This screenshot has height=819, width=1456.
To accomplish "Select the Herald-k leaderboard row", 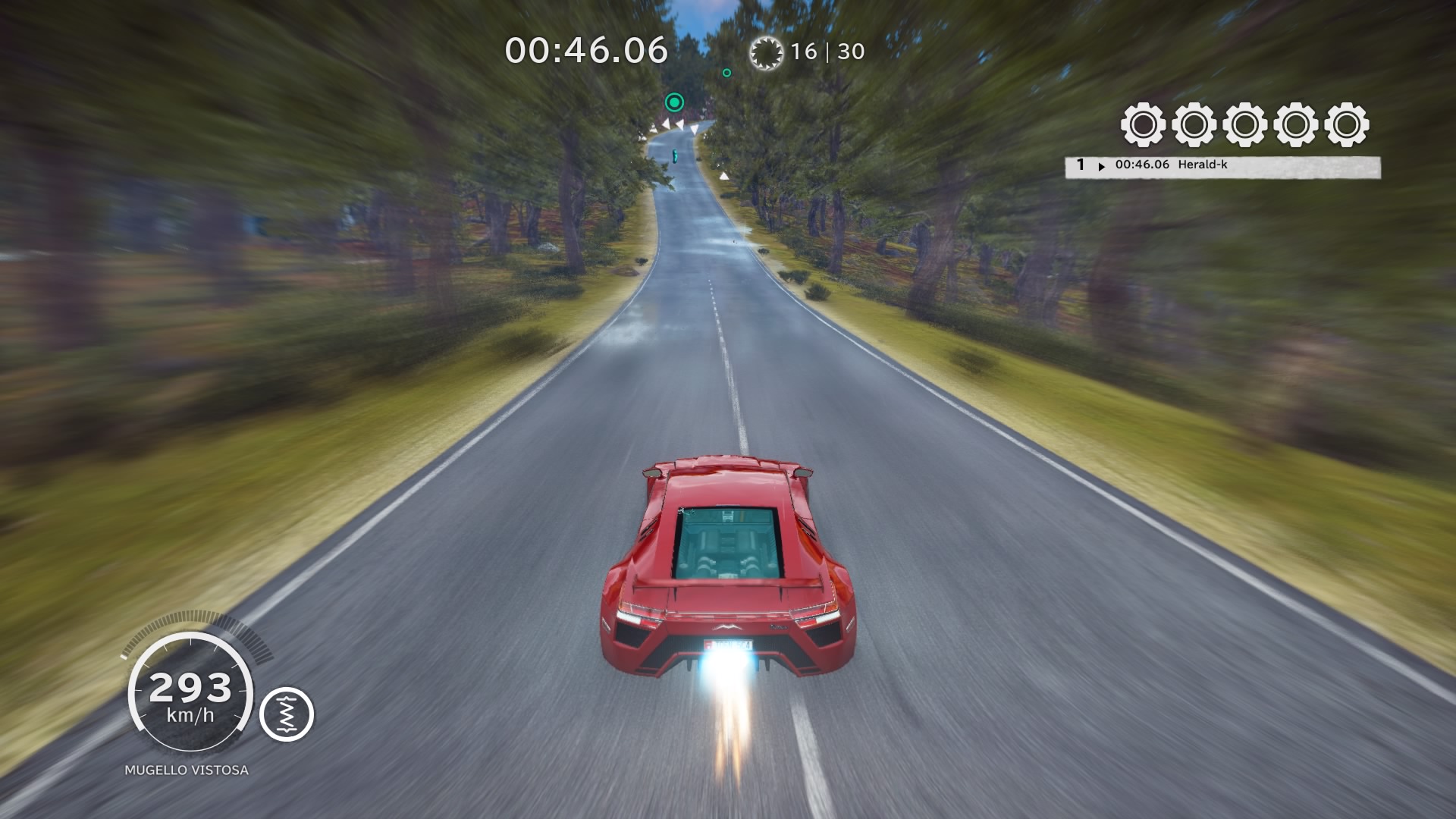I will click(1222, 166).
